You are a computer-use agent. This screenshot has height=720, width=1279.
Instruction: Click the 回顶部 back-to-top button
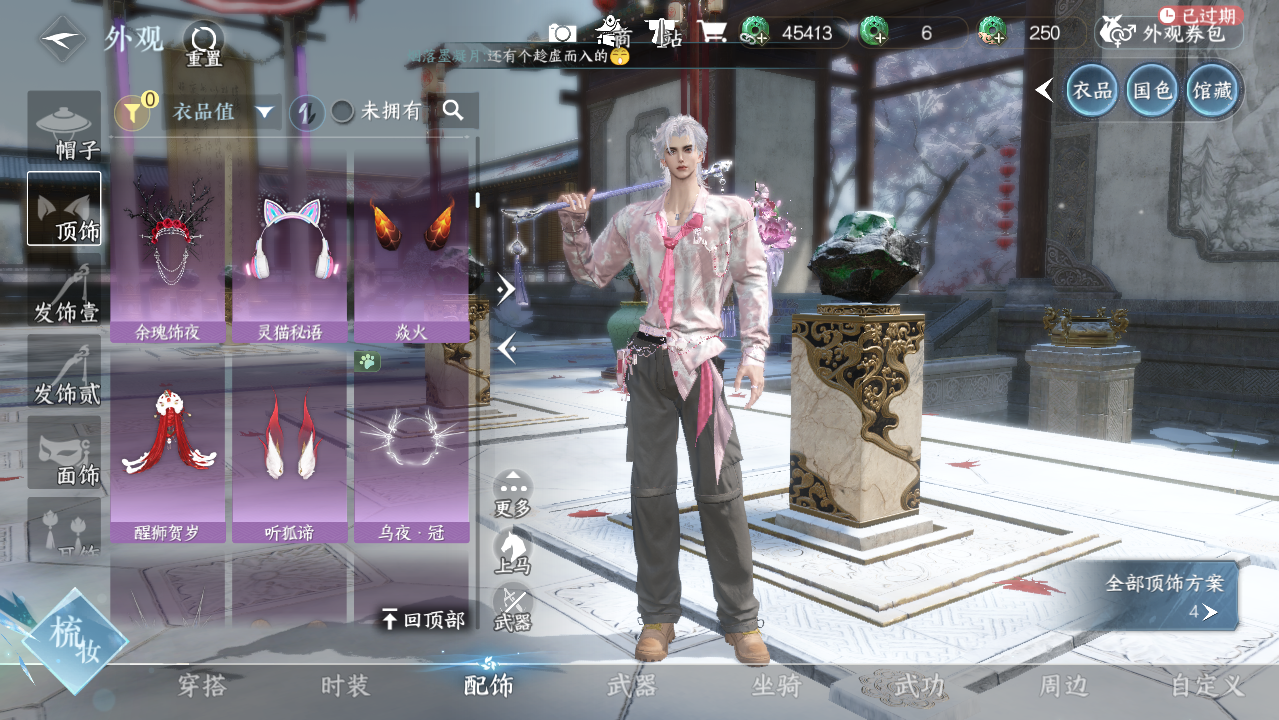click(423, 620)
